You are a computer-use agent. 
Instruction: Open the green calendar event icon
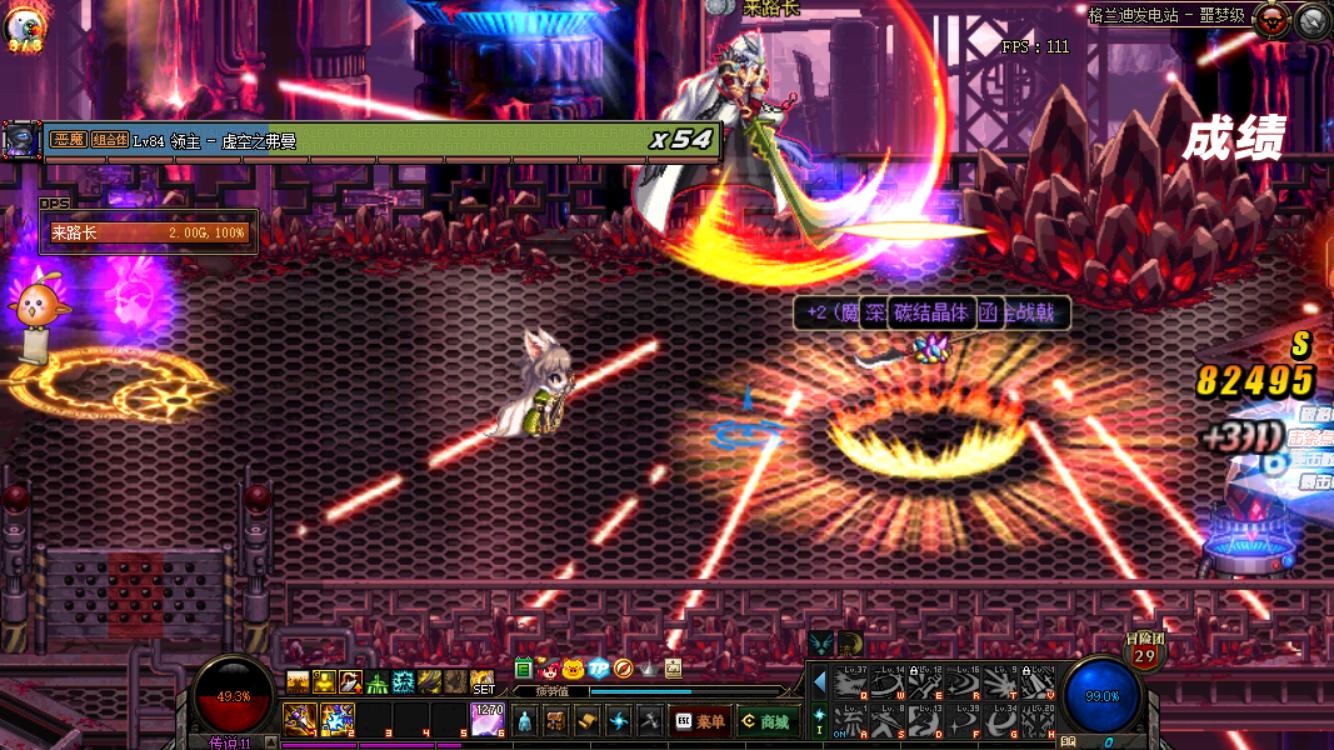[523, 668]
